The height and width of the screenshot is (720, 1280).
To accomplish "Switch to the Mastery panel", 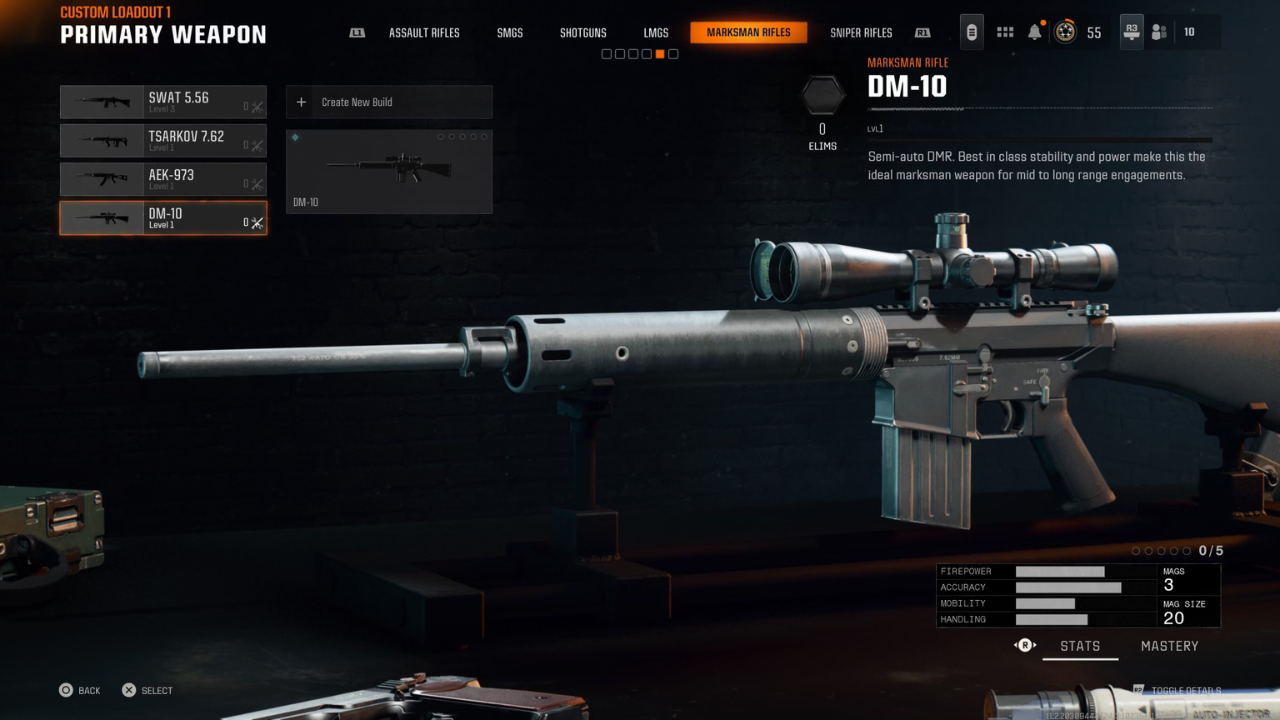I will [1169, 646].
